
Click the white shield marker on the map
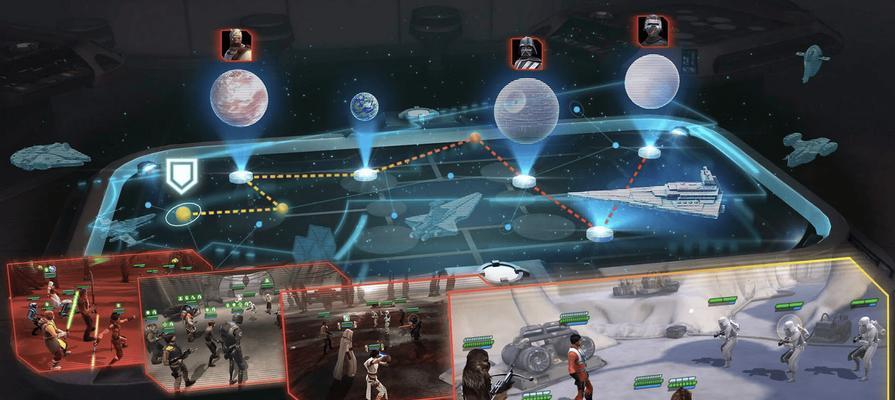(180, 177)
